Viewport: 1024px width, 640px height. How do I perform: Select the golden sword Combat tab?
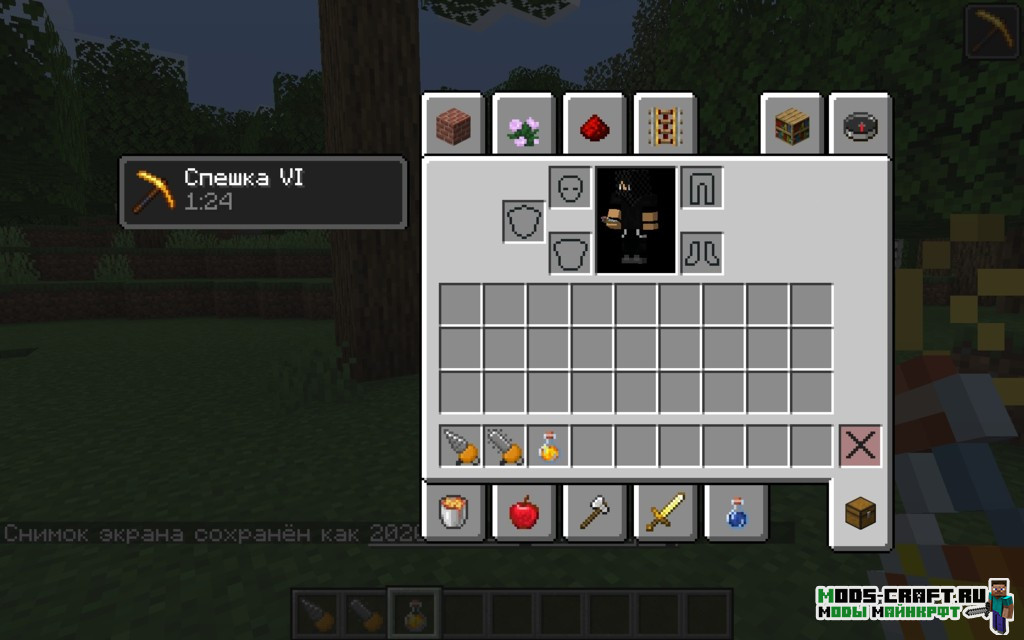[664, 513]
